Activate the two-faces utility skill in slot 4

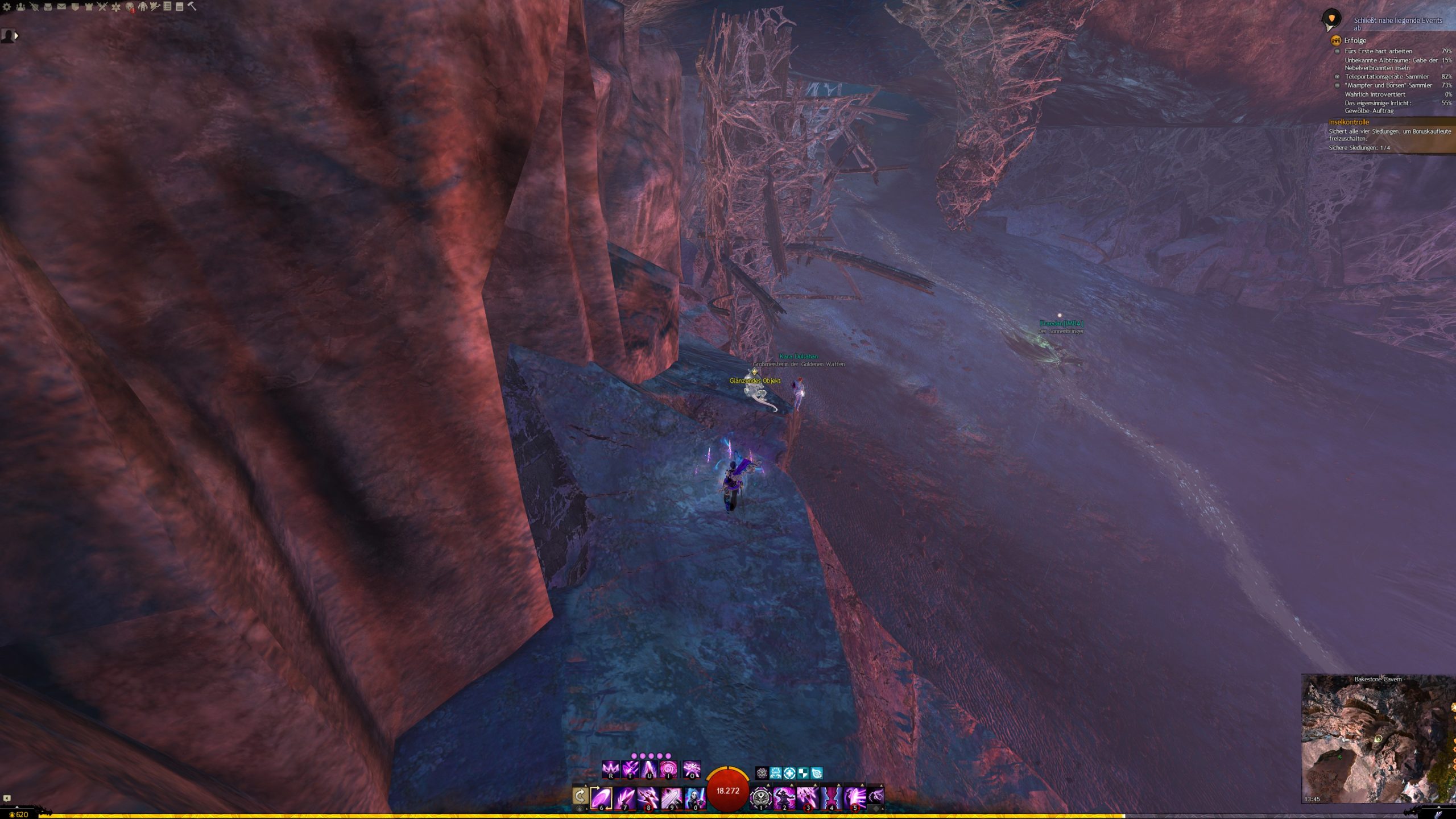pos(831,797)
